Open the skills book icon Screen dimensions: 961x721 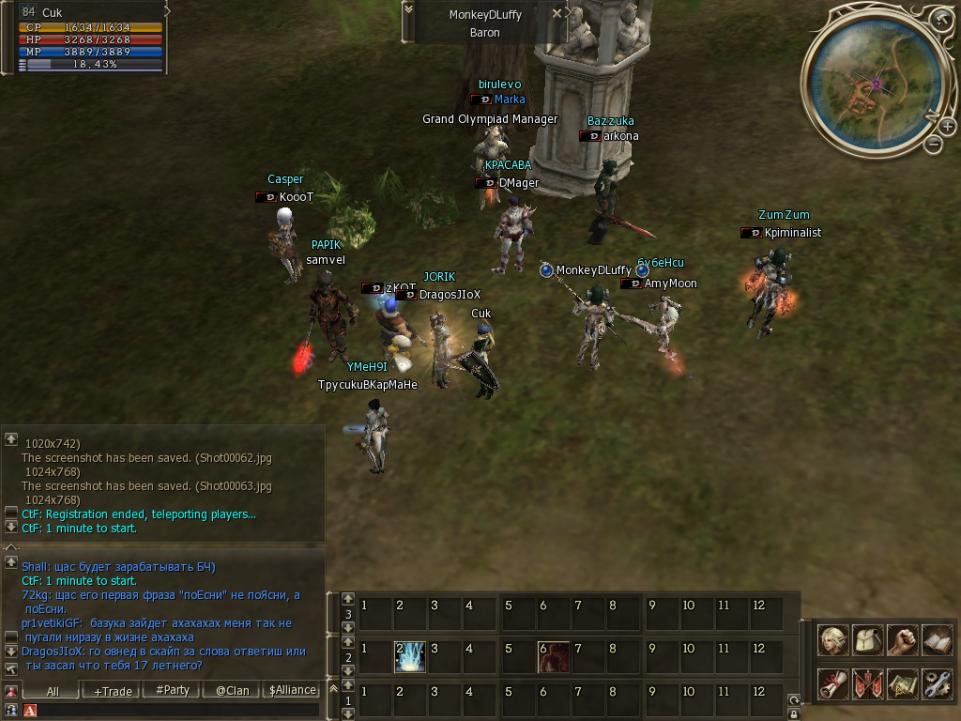[937, 640]
